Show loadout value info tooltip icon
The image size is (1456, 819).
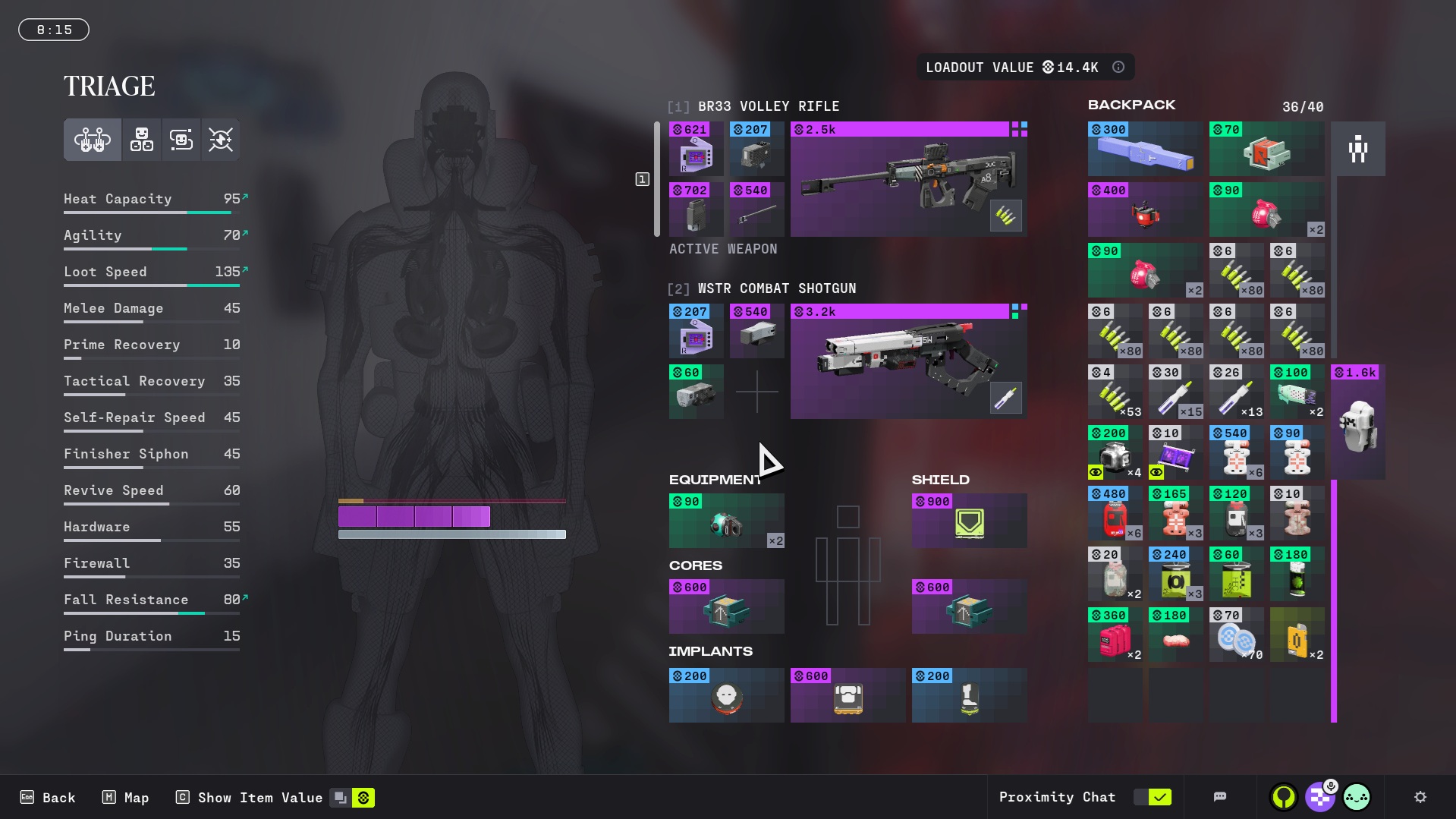tap(1118, 67)
